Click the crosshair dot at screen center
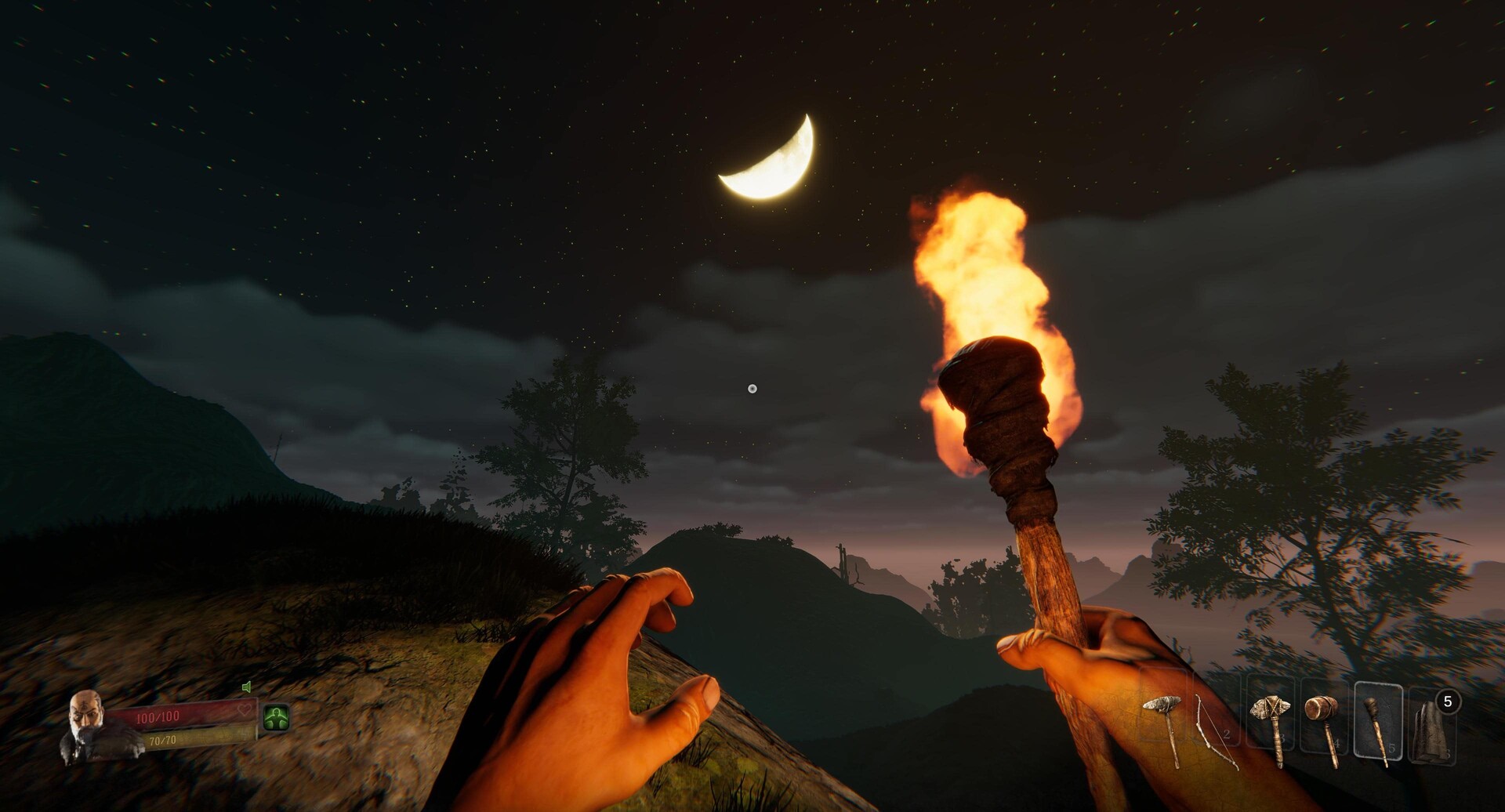The image size is (1505, 812). (752, 386)
